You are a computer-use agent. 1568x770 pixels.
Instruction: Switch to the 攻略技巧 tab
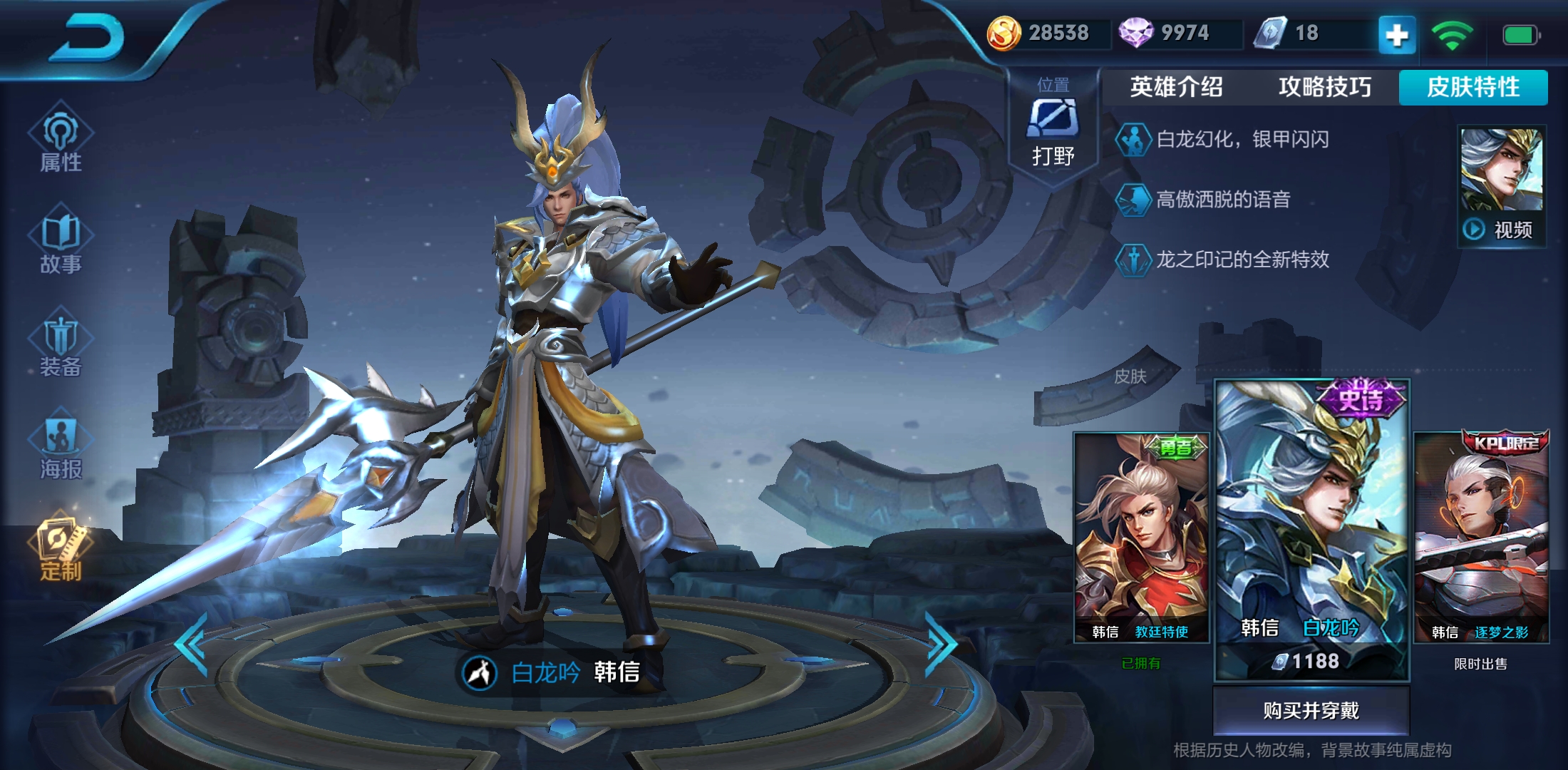[1324, 87]
